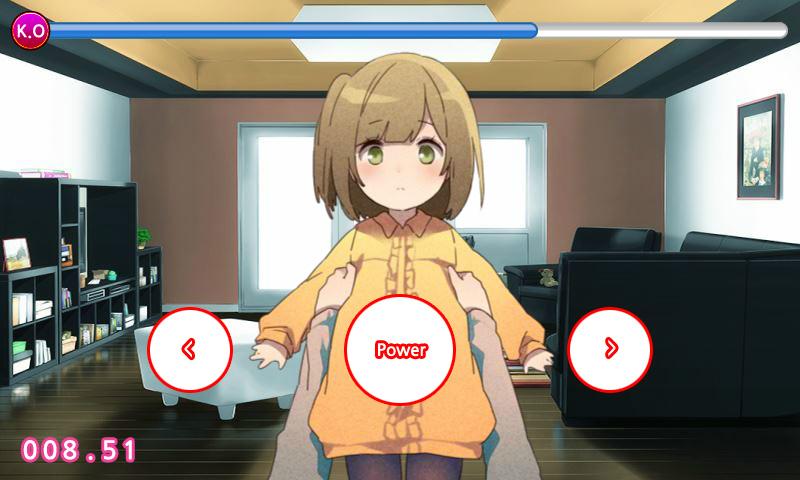
Task: Select the right arrow button
Action: (x=610, y=349)
